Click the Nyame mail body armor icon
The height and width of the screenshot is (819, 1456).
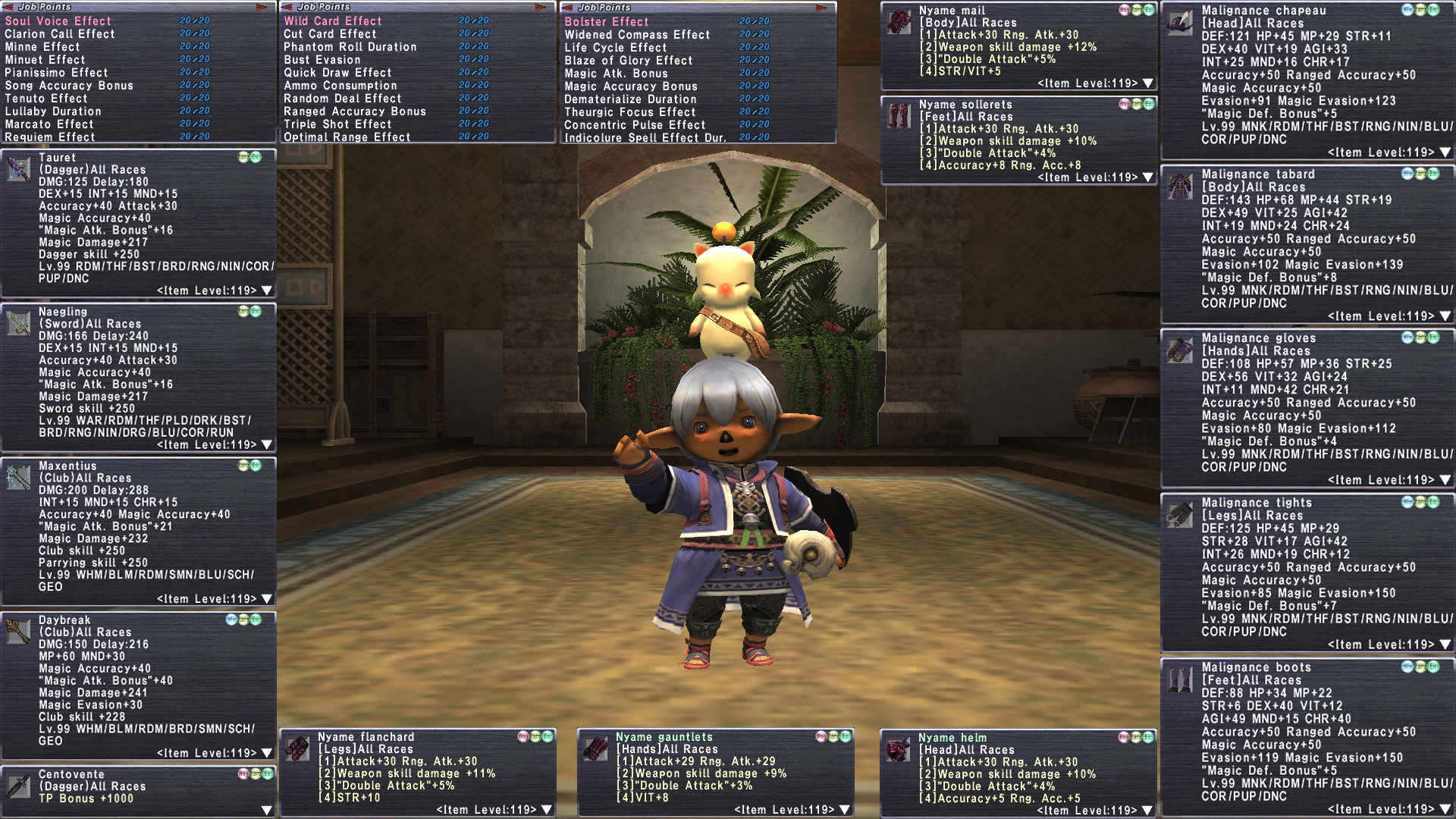(899, 22)
